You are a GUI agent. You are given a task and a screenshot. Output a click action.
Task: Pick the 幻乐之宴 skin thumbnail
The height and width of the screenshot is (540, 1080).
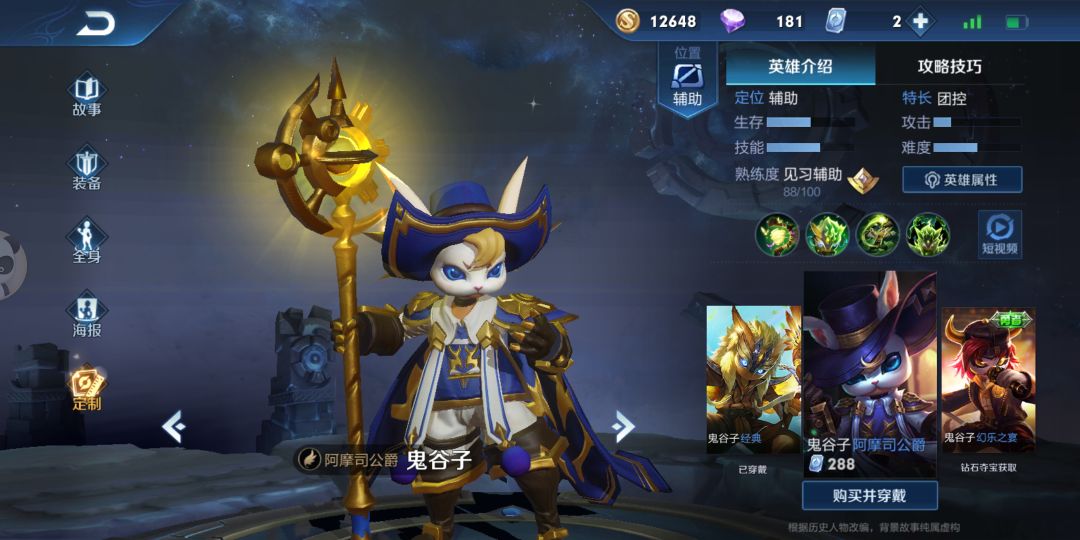[x=988, y=380]
